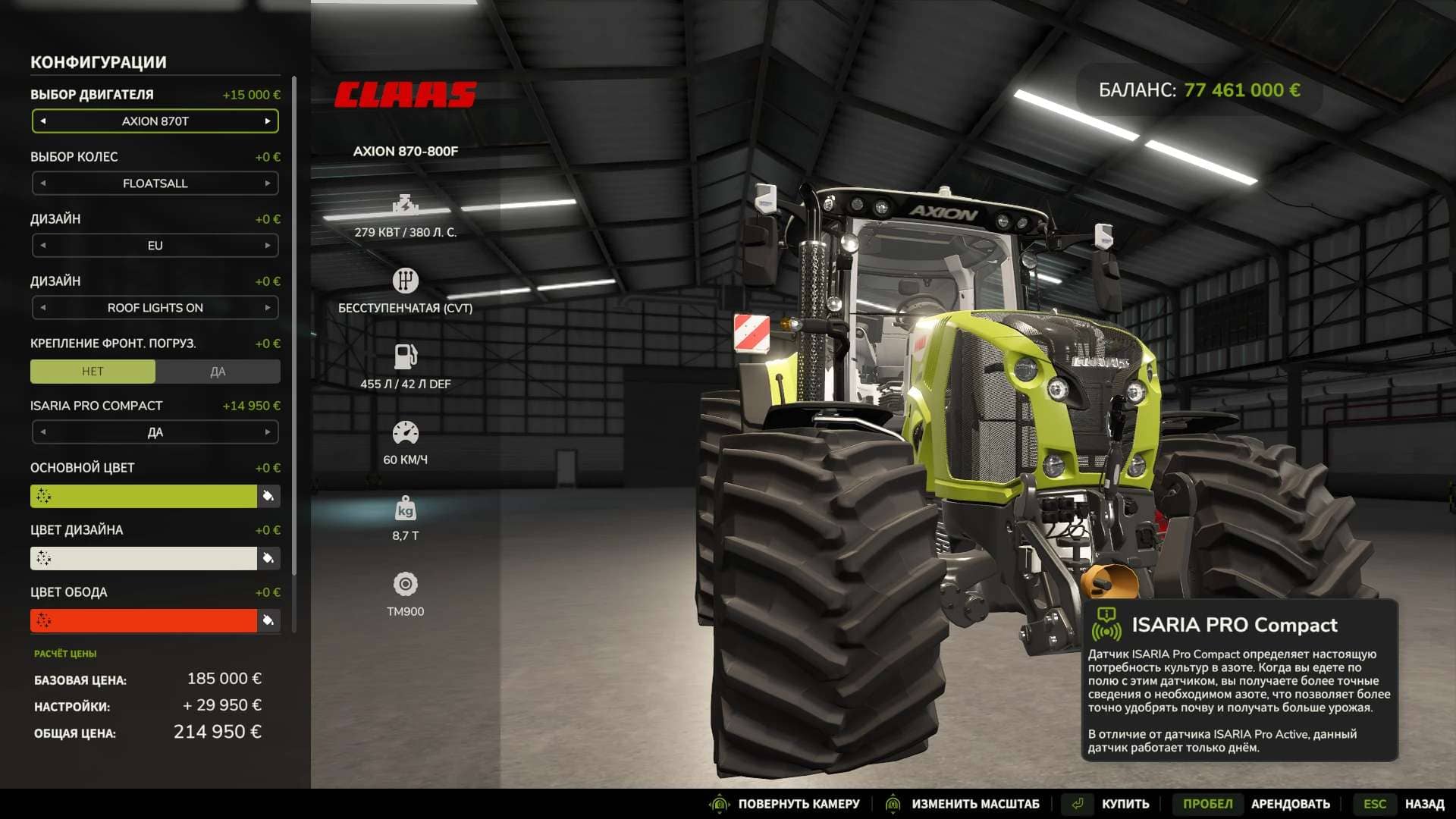The image size is (1456, 819).
Task: Click the weight icon showing 8,7 Т
Action: pyautogui.click(x=406, y=509)
